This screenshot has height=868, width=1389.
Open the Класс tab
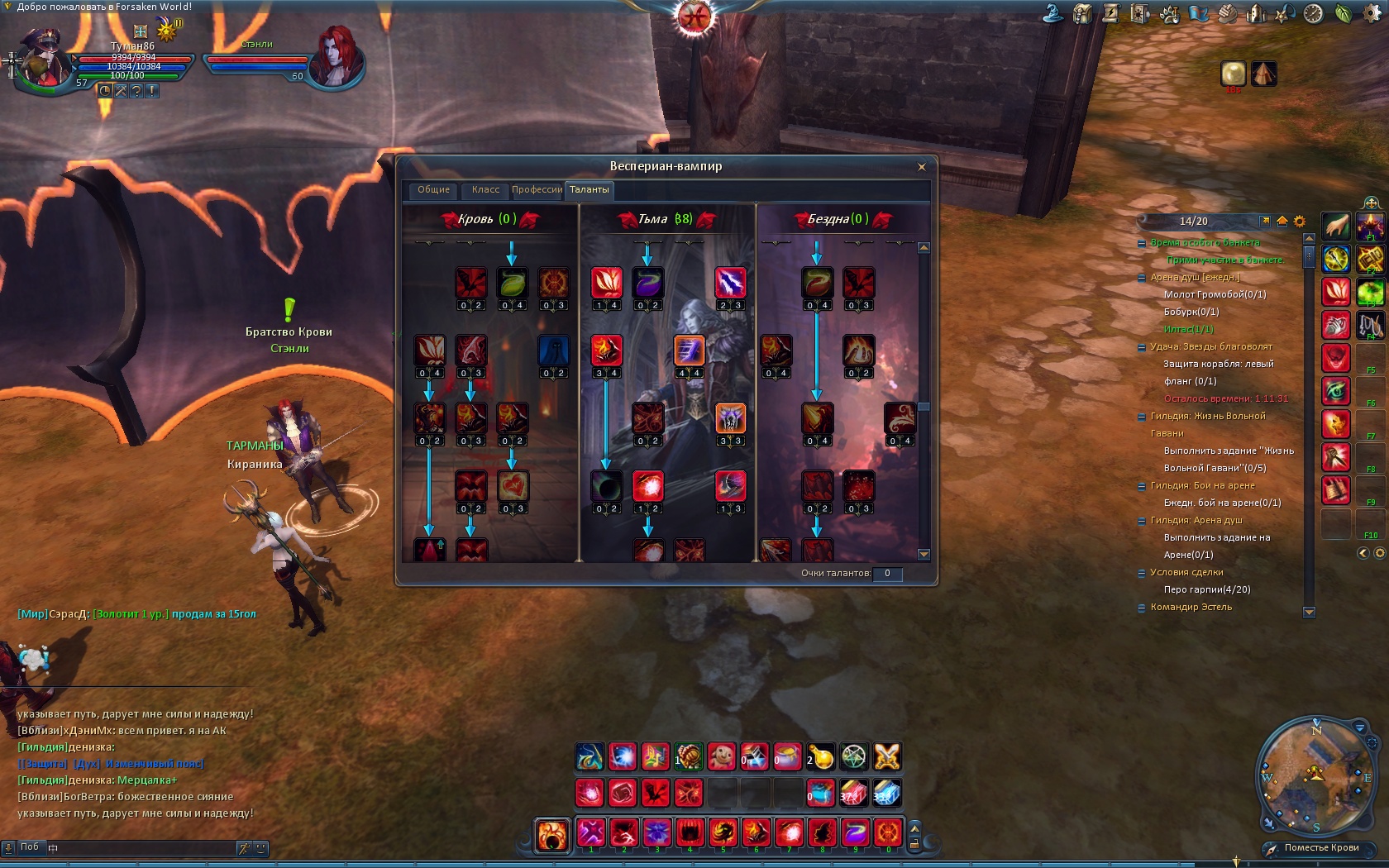point(485,190)
